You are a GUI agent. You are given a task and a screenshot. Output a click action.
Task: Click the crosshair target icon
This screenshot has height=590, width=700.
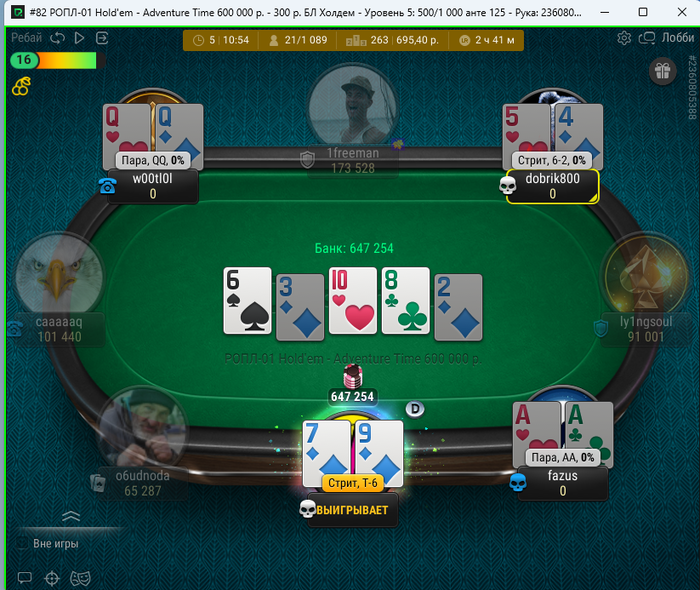point(52,577)
